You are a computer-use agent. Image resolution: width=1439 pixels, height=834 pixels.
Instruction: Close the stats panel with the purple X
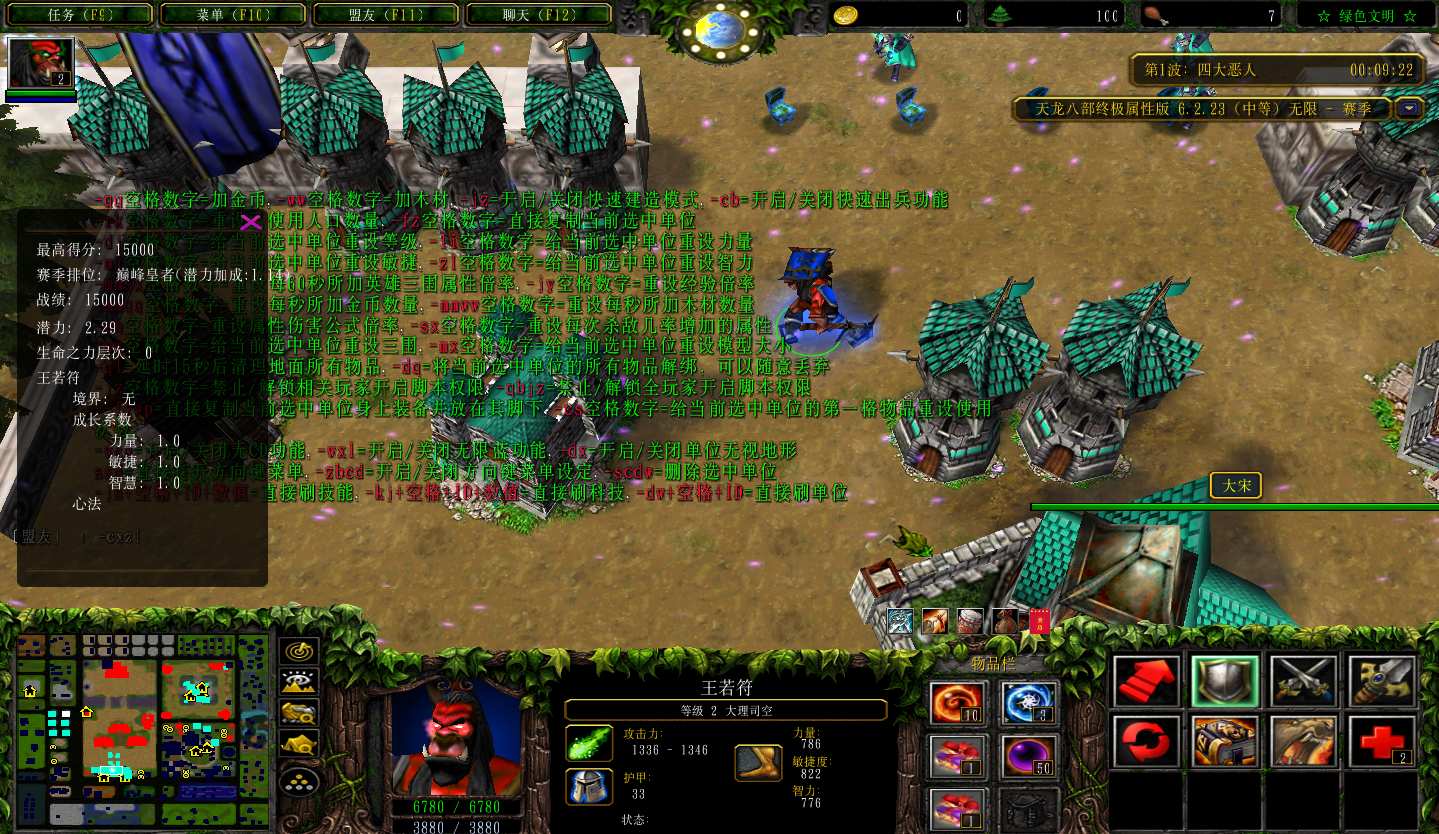[251, 221]
